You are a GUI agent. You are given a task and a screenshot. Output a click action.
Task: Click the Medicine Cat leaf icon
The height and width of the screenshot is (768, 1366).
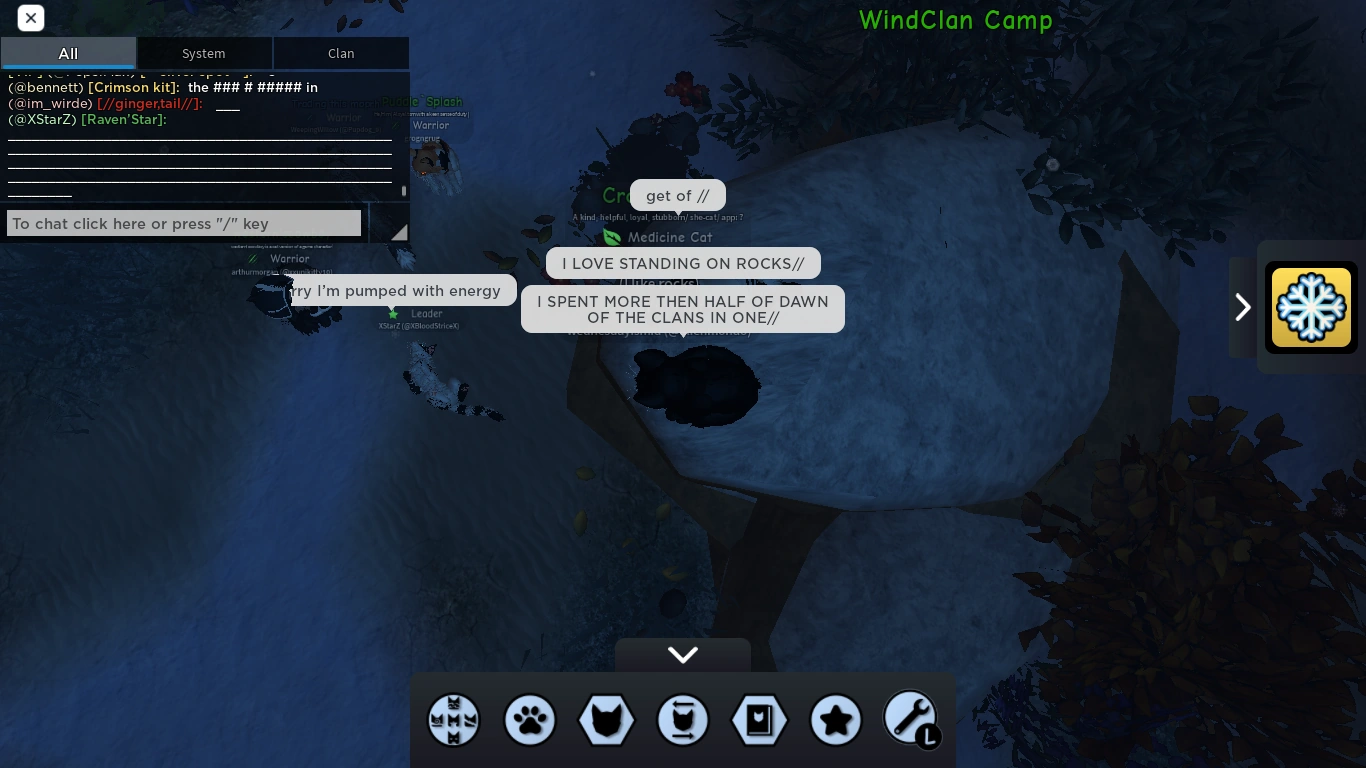pyautogui.click(x=612, y=237)
